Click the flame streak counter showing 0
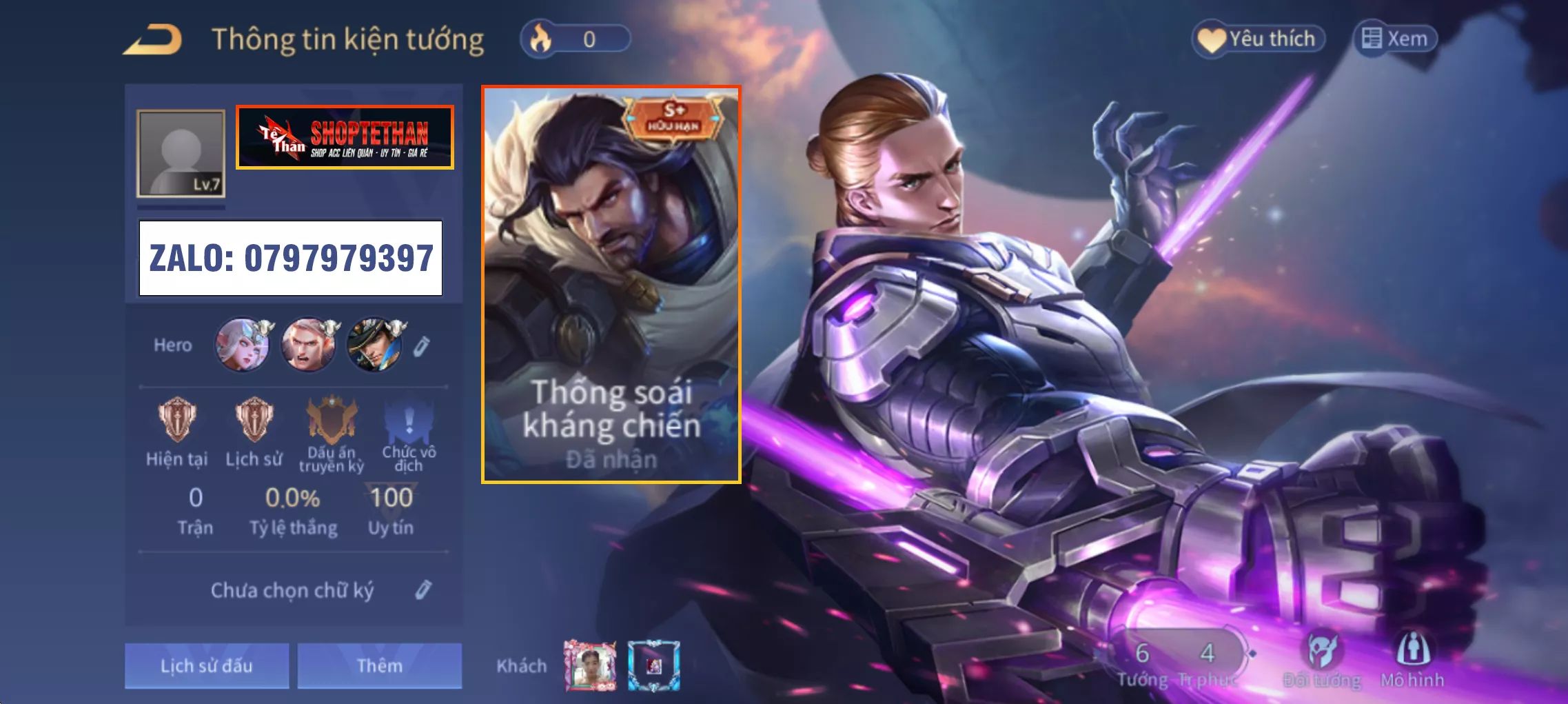Viewport: 1568px width, 704px height. click(x=578, y=39)
